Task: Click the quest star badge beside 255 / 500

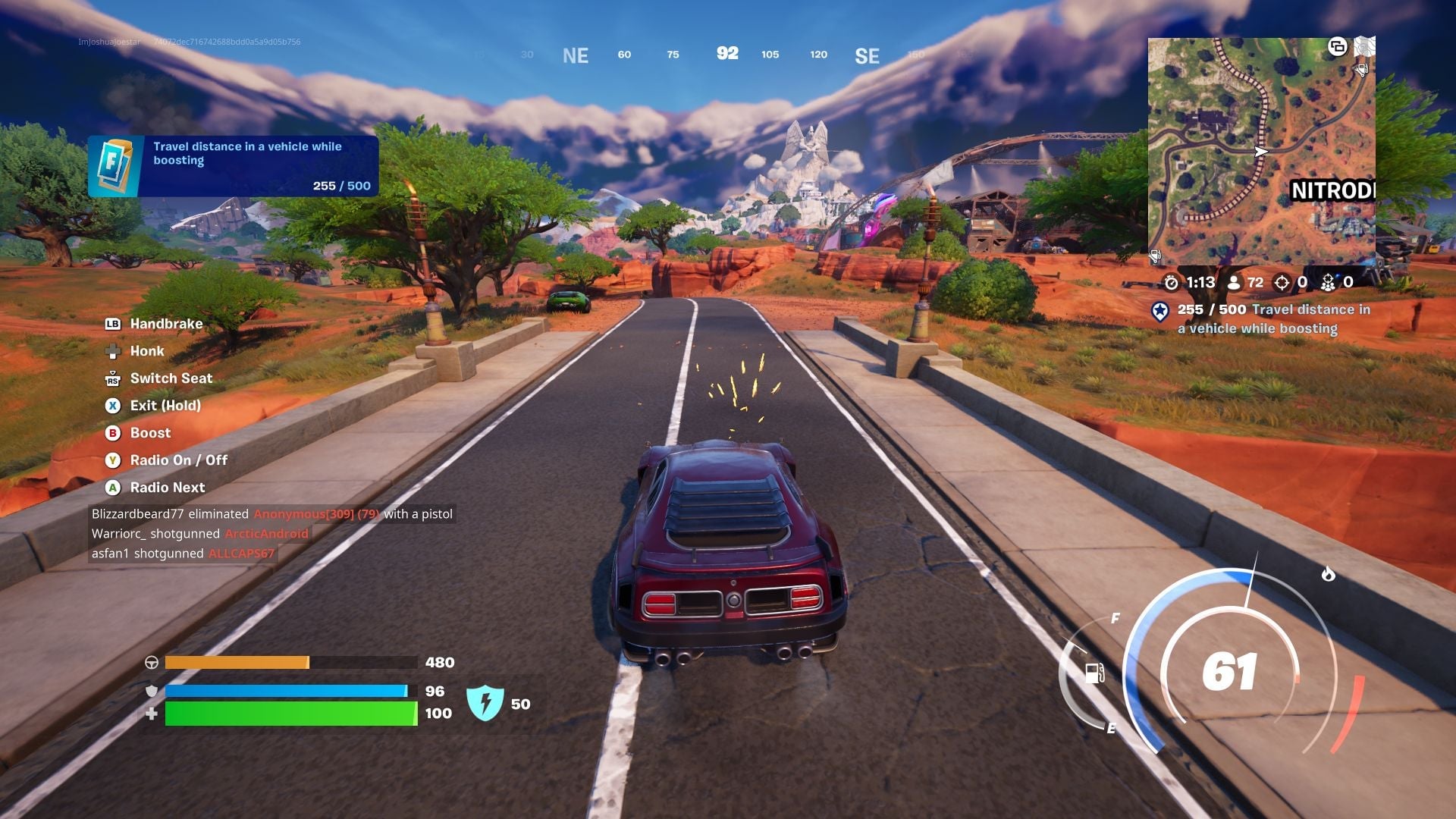Action: pyautogui.click(x=1160, y=312)
